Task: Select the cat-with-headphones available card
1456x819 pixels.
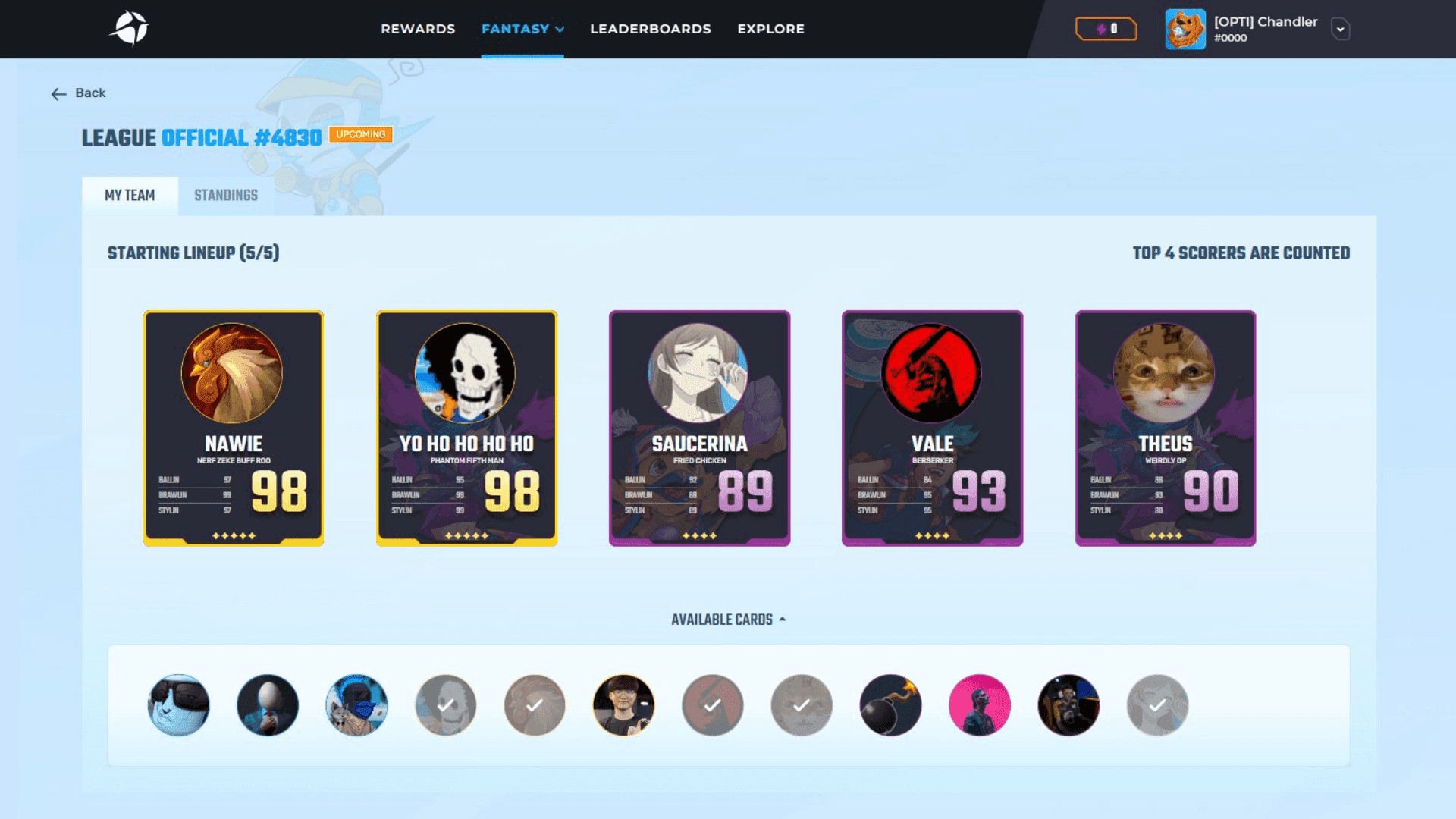Action: click(356, 705)
